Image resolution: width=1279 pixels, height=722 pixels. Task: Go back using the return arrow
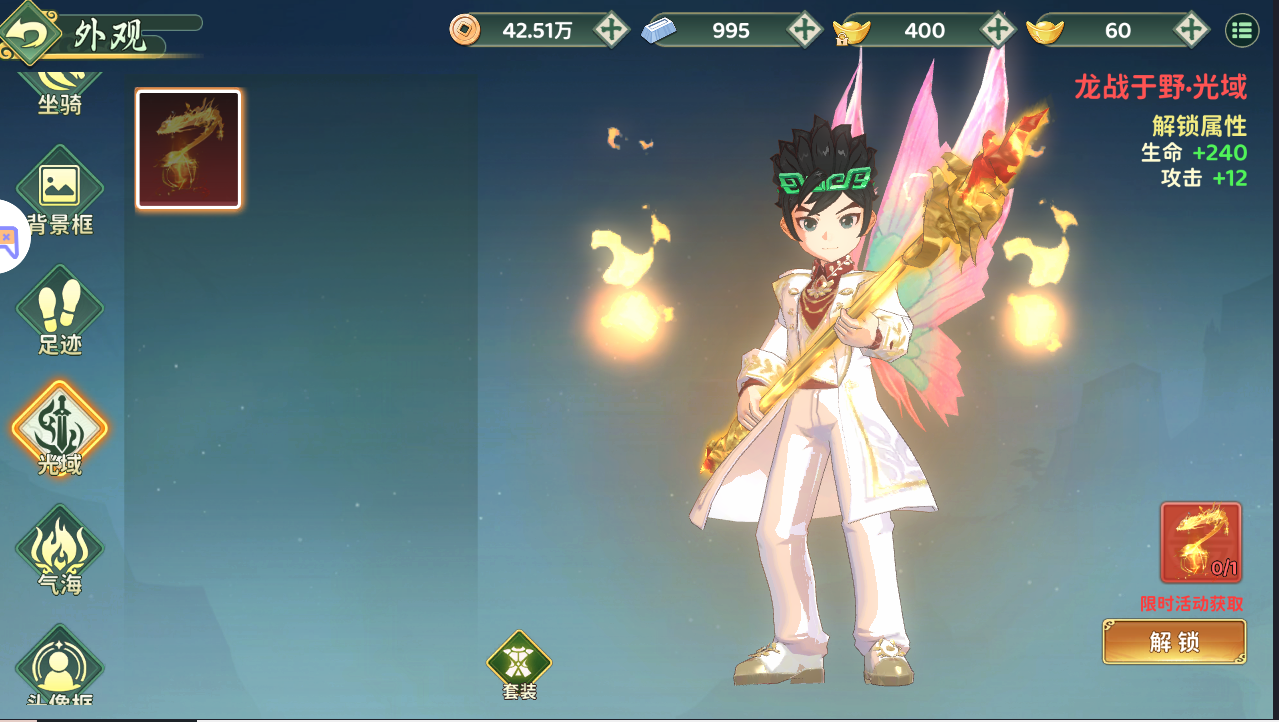tap(29, 32)
